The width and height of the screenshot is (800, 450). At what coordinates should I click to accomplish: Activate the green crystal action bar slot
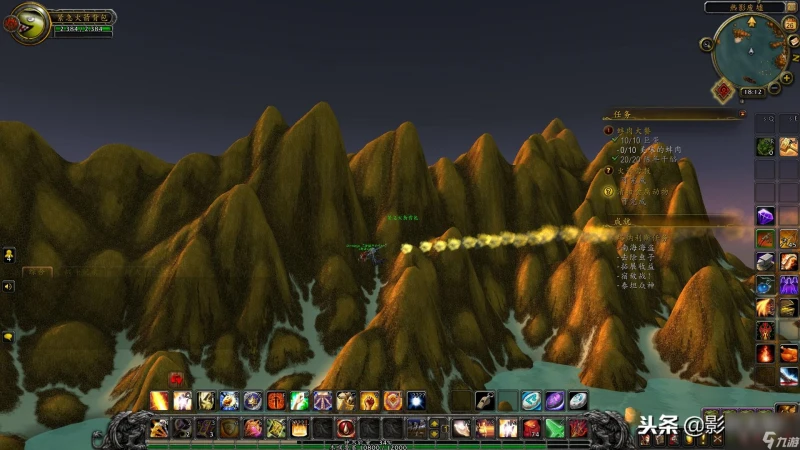pos(554,428)
